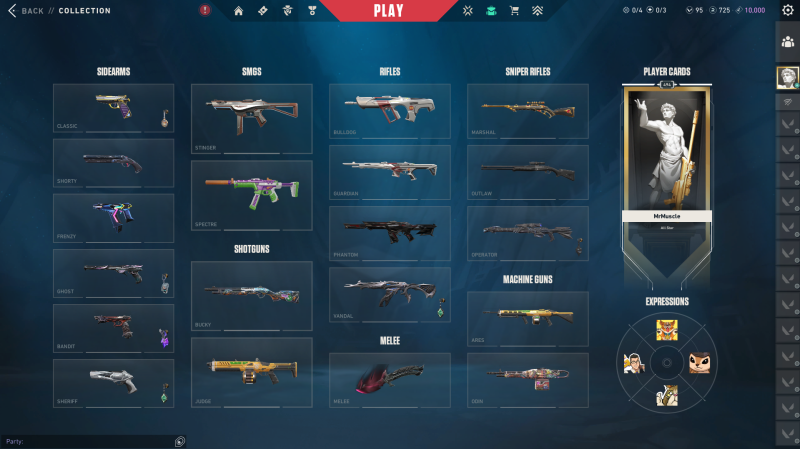
Task: Select the Judge shotgun slot
Action: [x=251, y=372]
